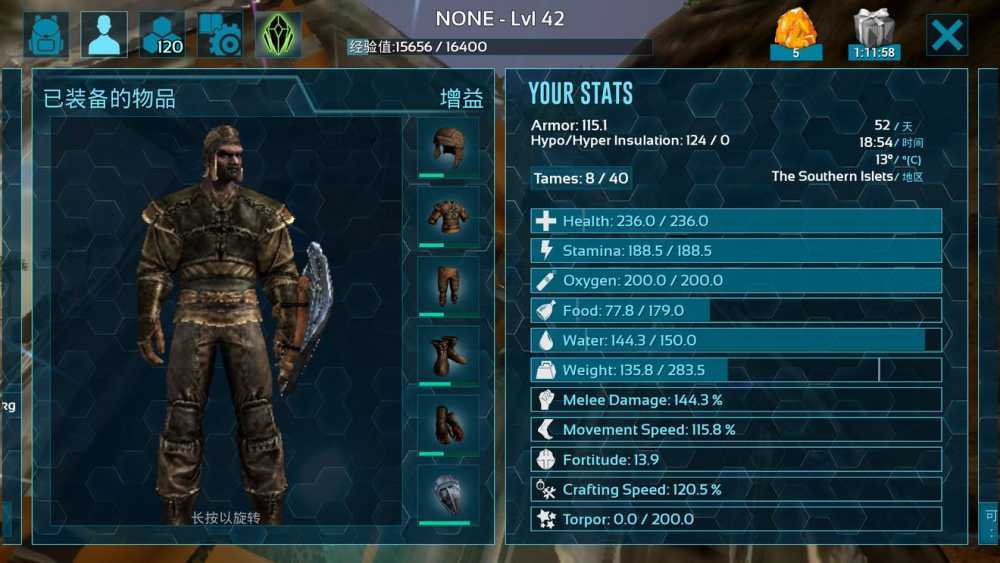Open the engrams tab showing 120
1000x563 pixels.
(x=162, y=35)
